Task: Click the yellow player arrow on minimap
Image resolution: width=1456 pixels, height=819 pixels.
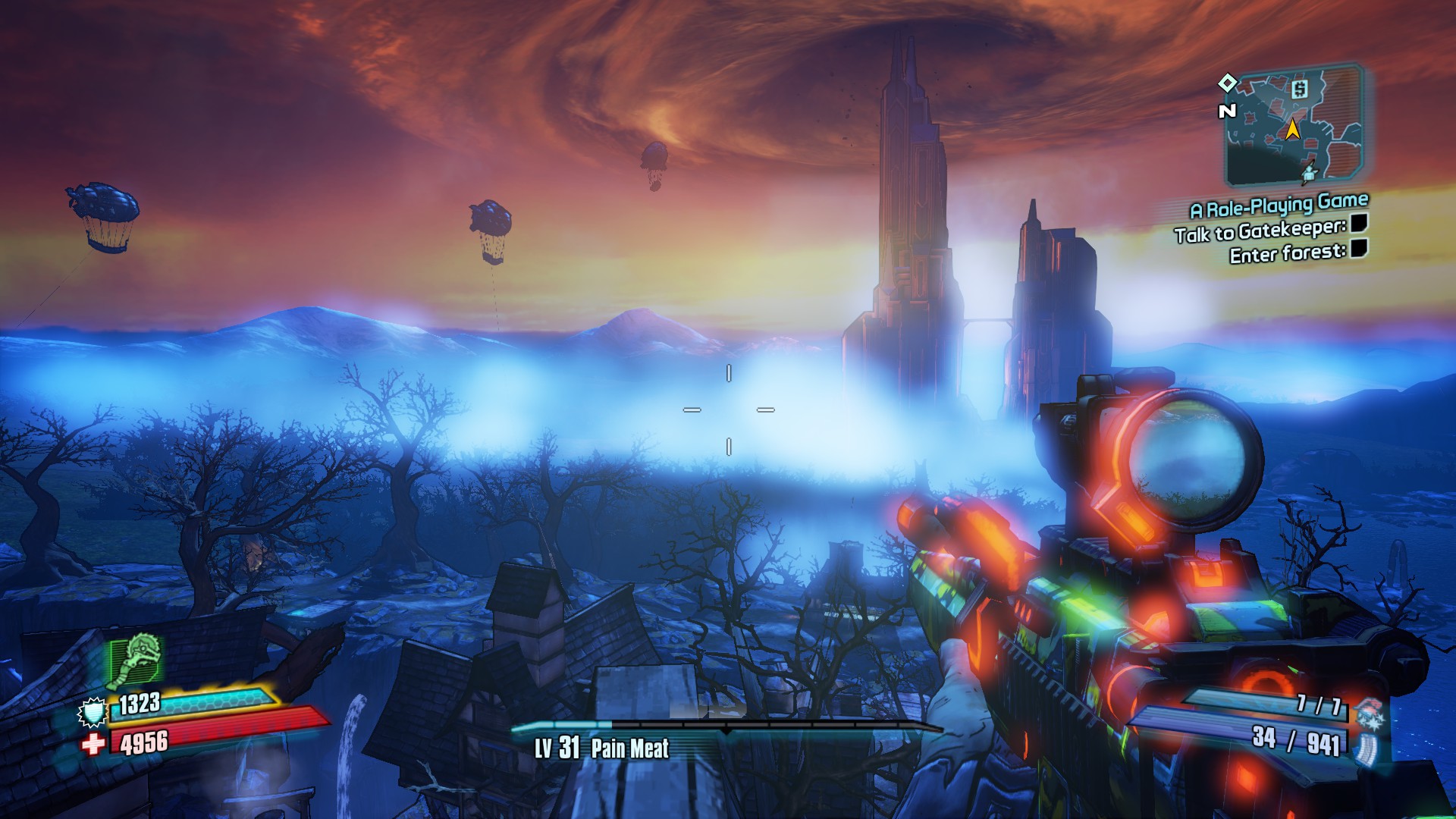Action: coord(1292,130)
